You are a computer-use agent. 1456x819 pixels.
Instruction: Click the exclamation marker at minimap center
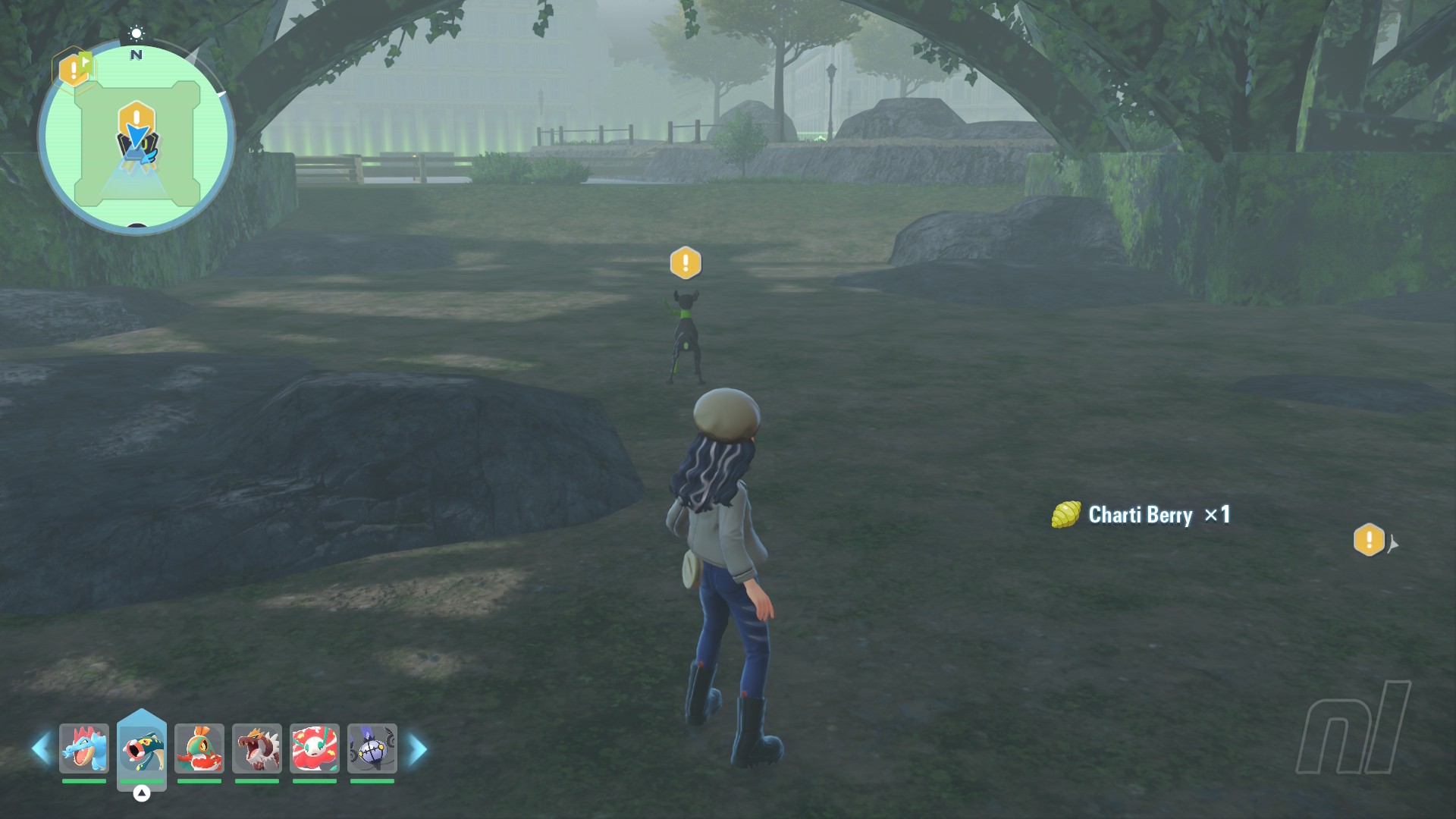[136, 119]
